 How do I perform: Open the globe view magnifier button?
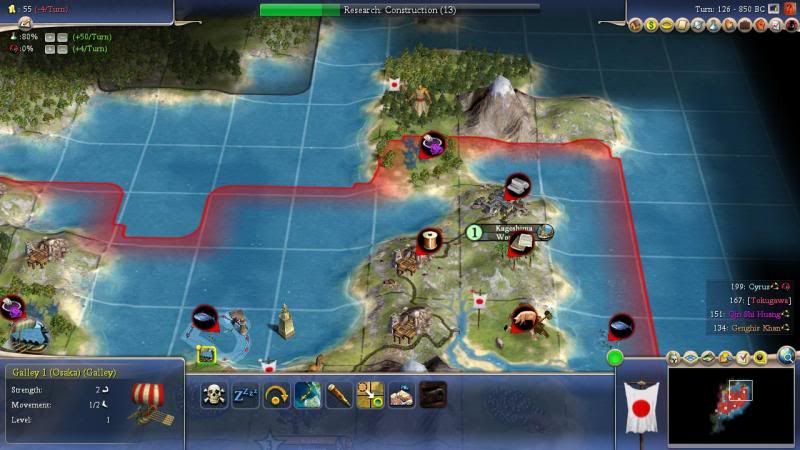[x=787, y=354]
